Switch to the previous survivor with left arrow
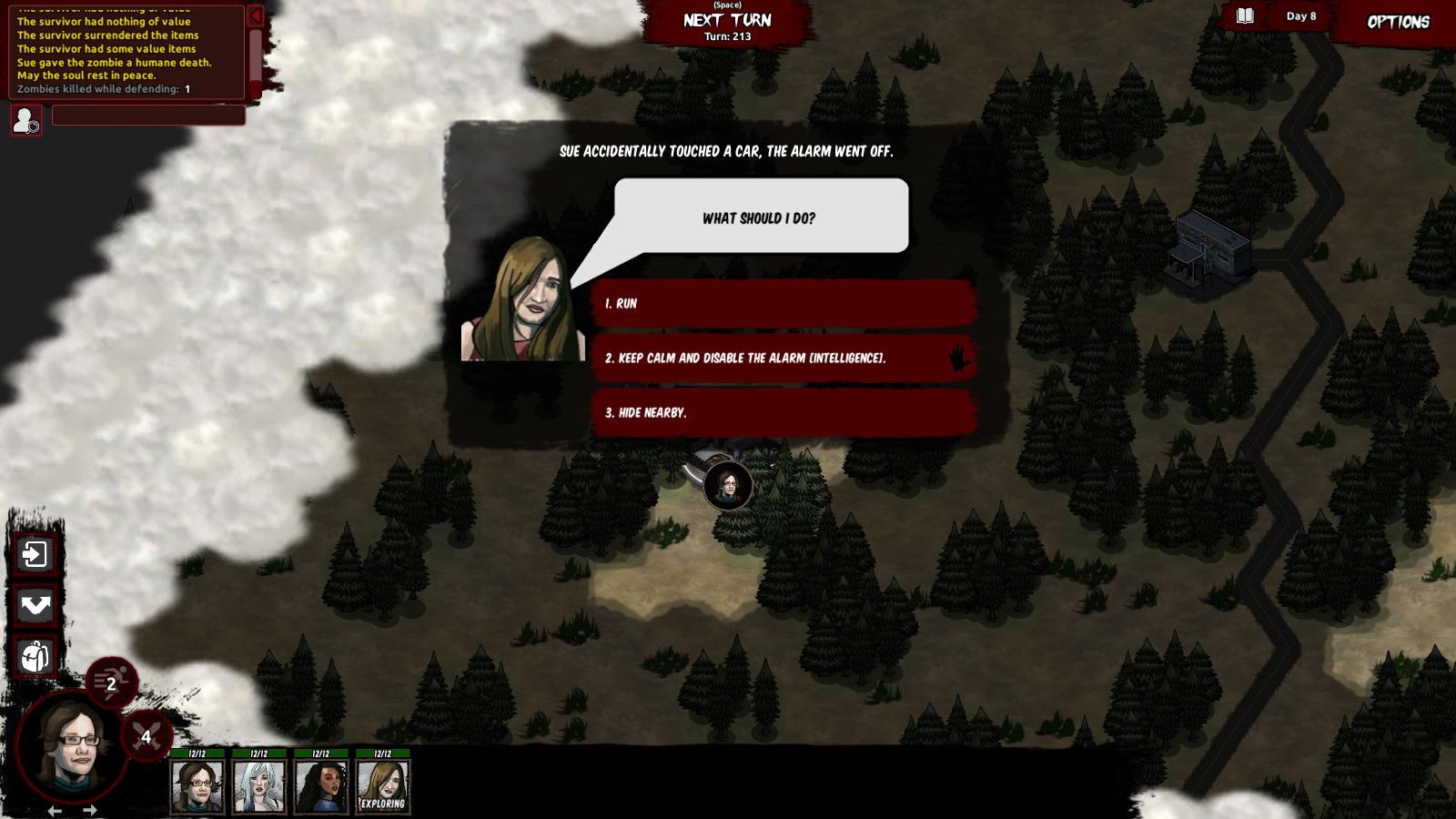The width and height of the screenshot is (1456, 819). (x=55, y=810)
